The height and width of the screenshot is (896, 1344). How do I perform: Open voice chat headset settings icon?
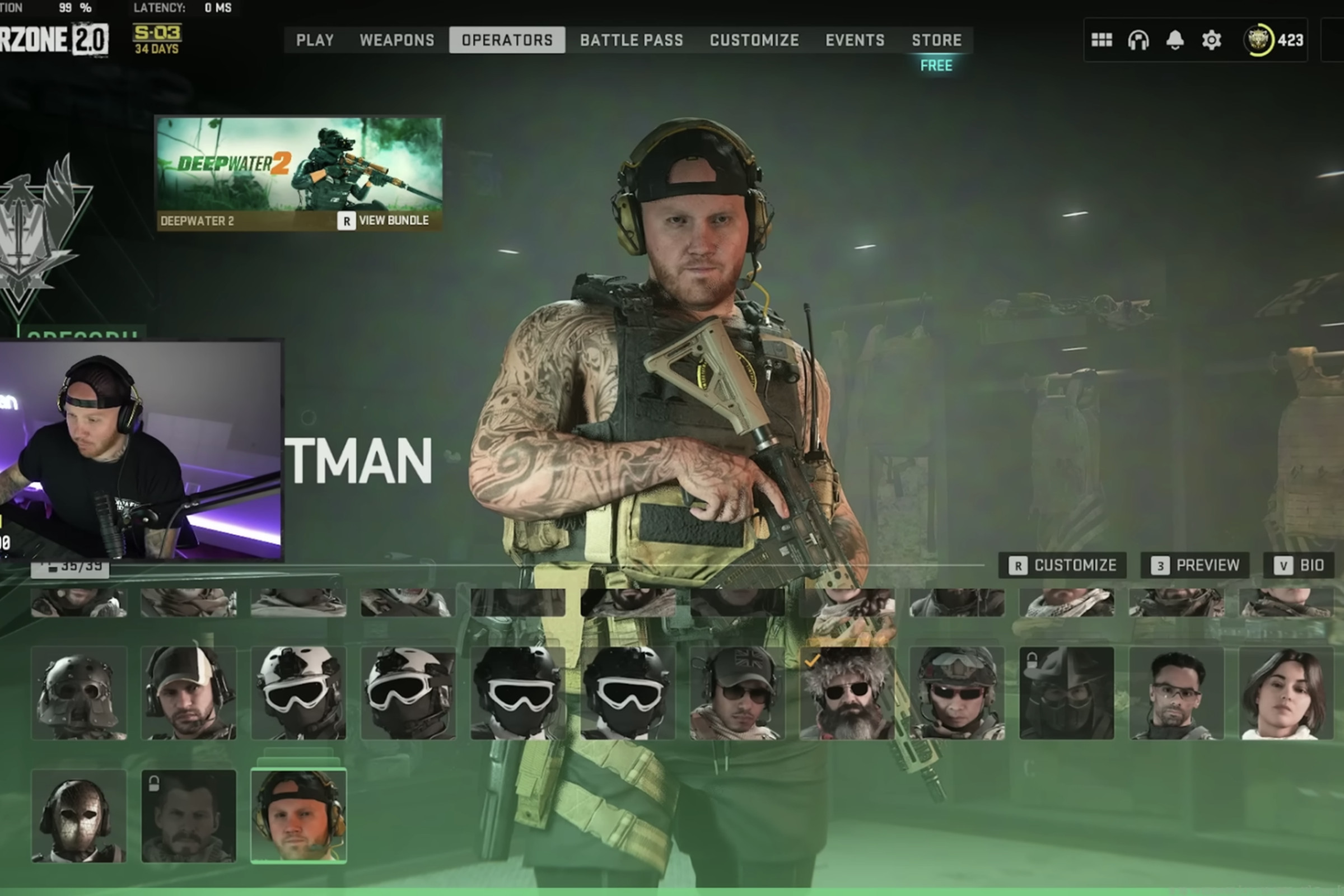coord(1137,40)
